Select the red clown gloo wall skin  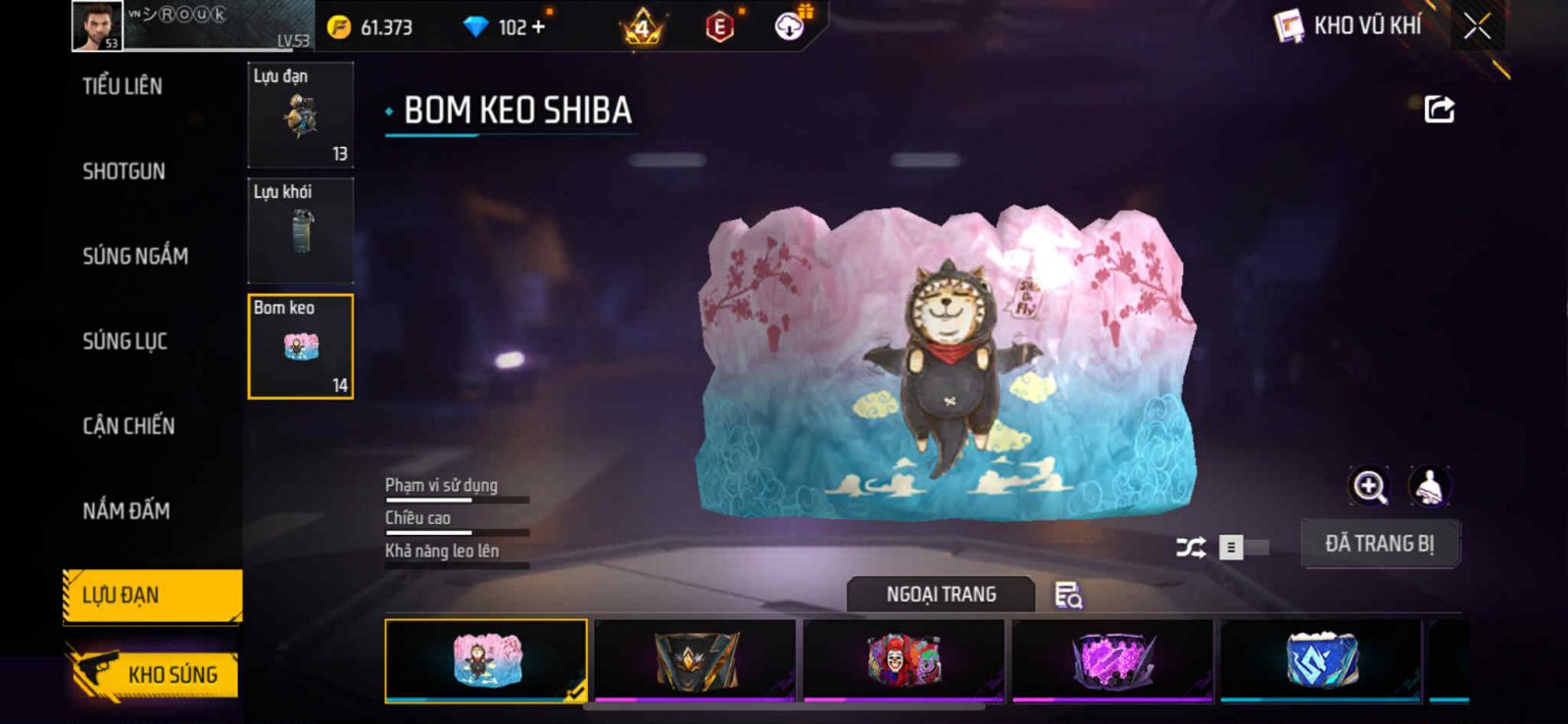pos(904,659)
